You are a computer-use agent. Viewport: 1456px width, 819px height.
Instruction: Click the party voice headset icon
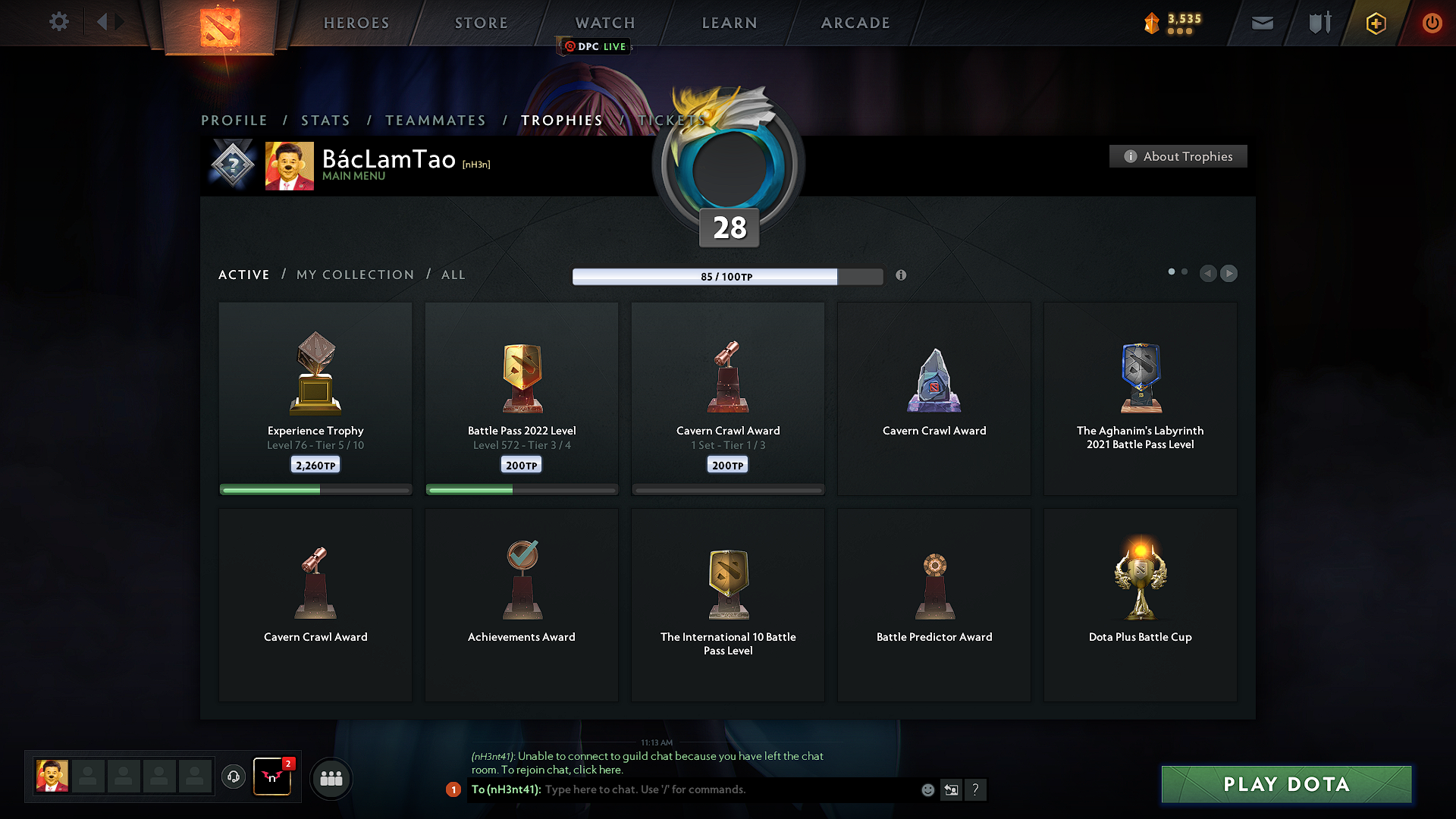tap(233, 777)
